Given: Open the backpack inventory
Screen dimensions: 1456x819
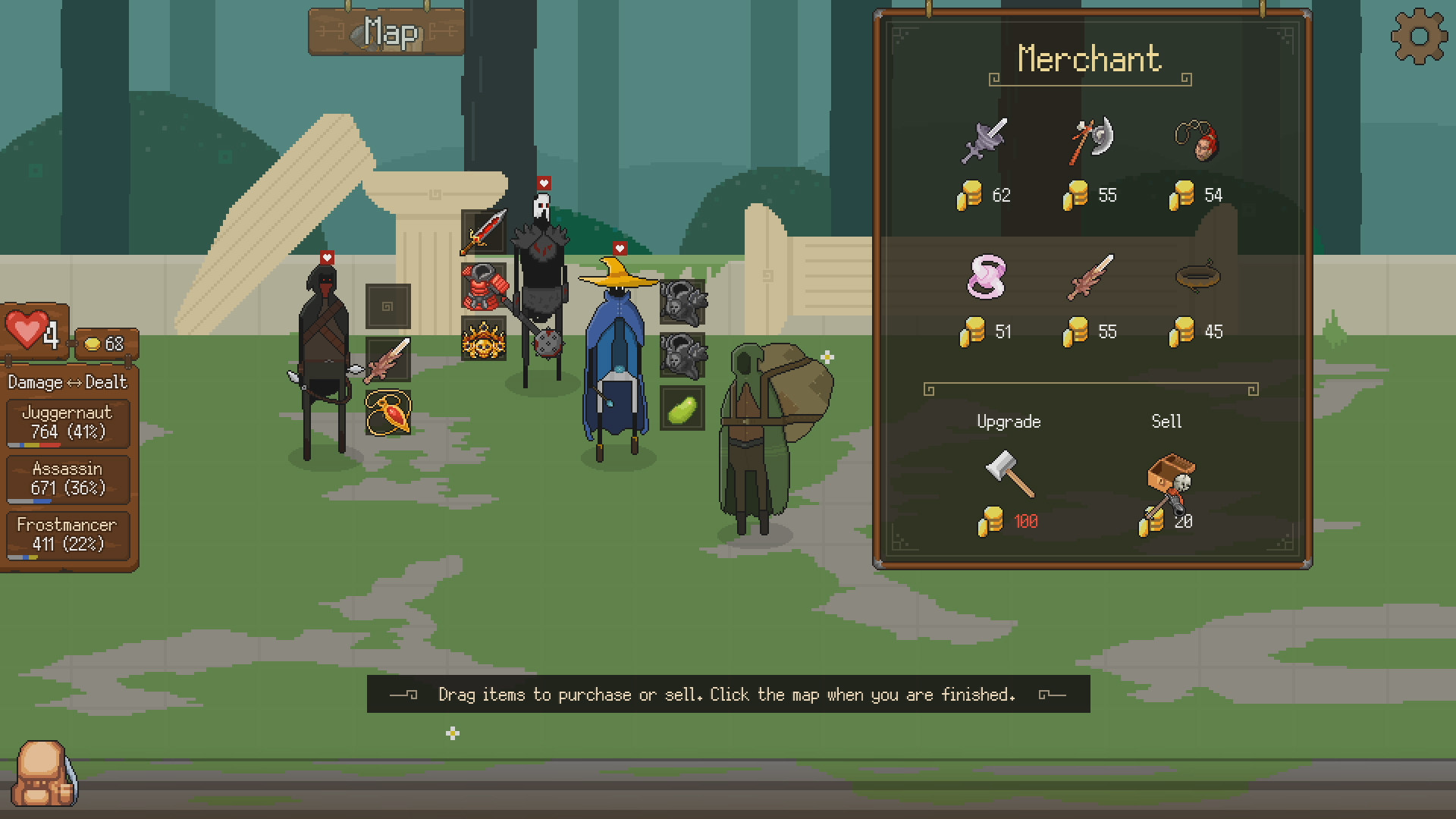Looking at the screenshot, I should click(x=47, y=773).
